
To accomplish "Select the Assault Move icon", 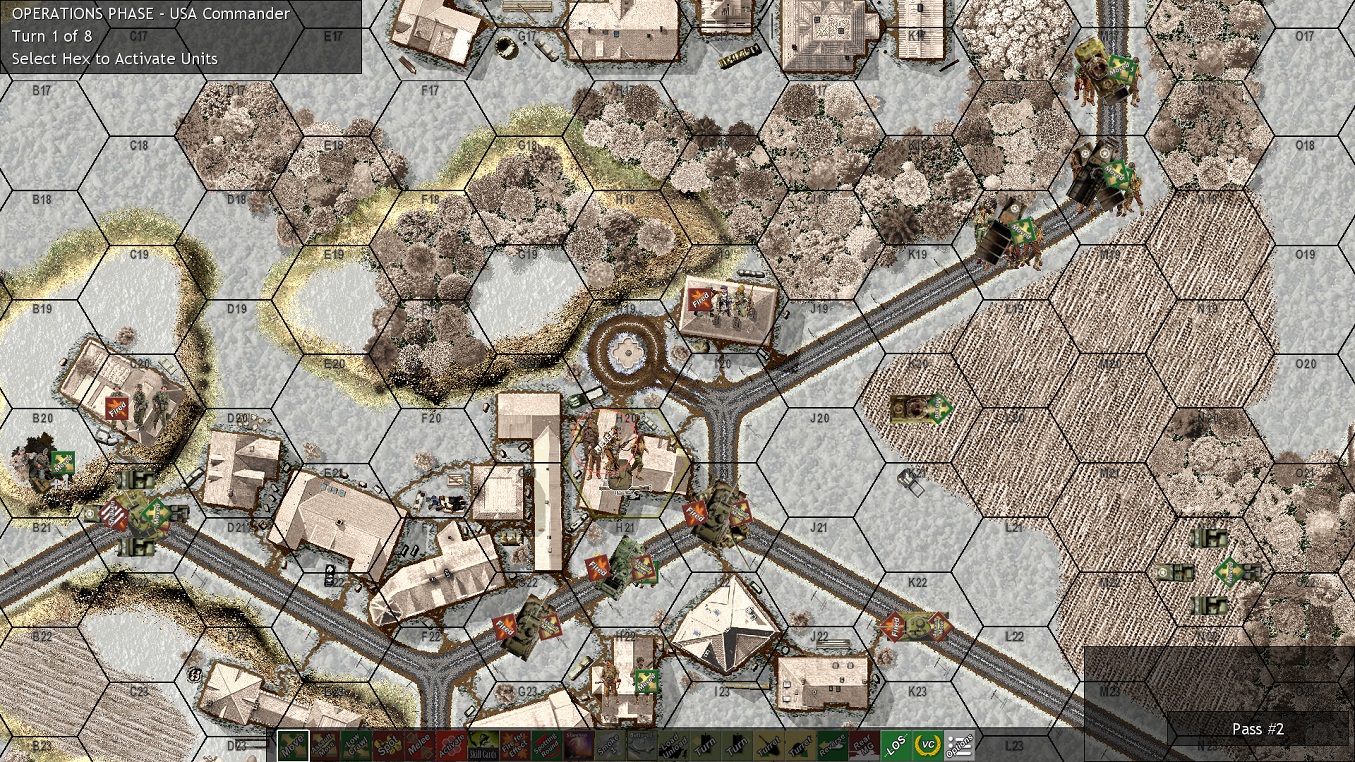I will click(322, 745).
